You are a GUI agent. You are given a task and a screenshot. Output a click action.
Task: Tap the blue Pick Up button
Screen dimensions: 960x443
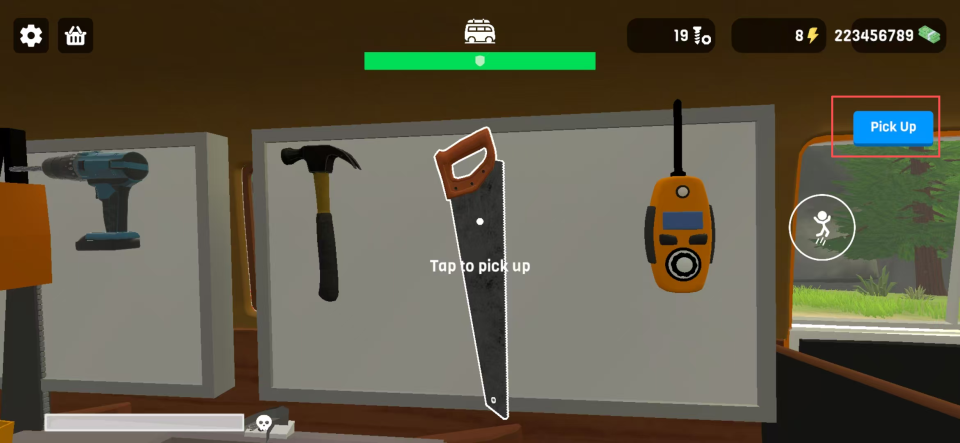point(892,127)
